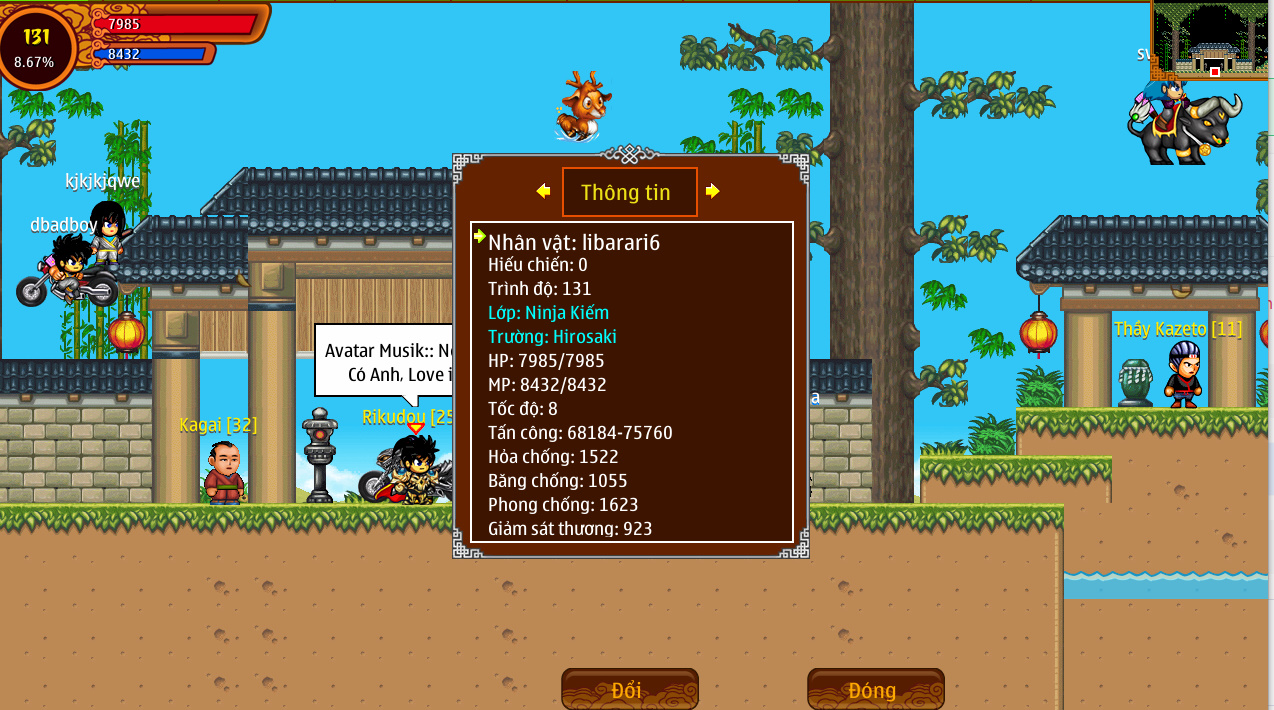This screenshot has width=1274, height=710.
Task: Select the Lớp: Ninja Kiếm row
Action: 548,313
